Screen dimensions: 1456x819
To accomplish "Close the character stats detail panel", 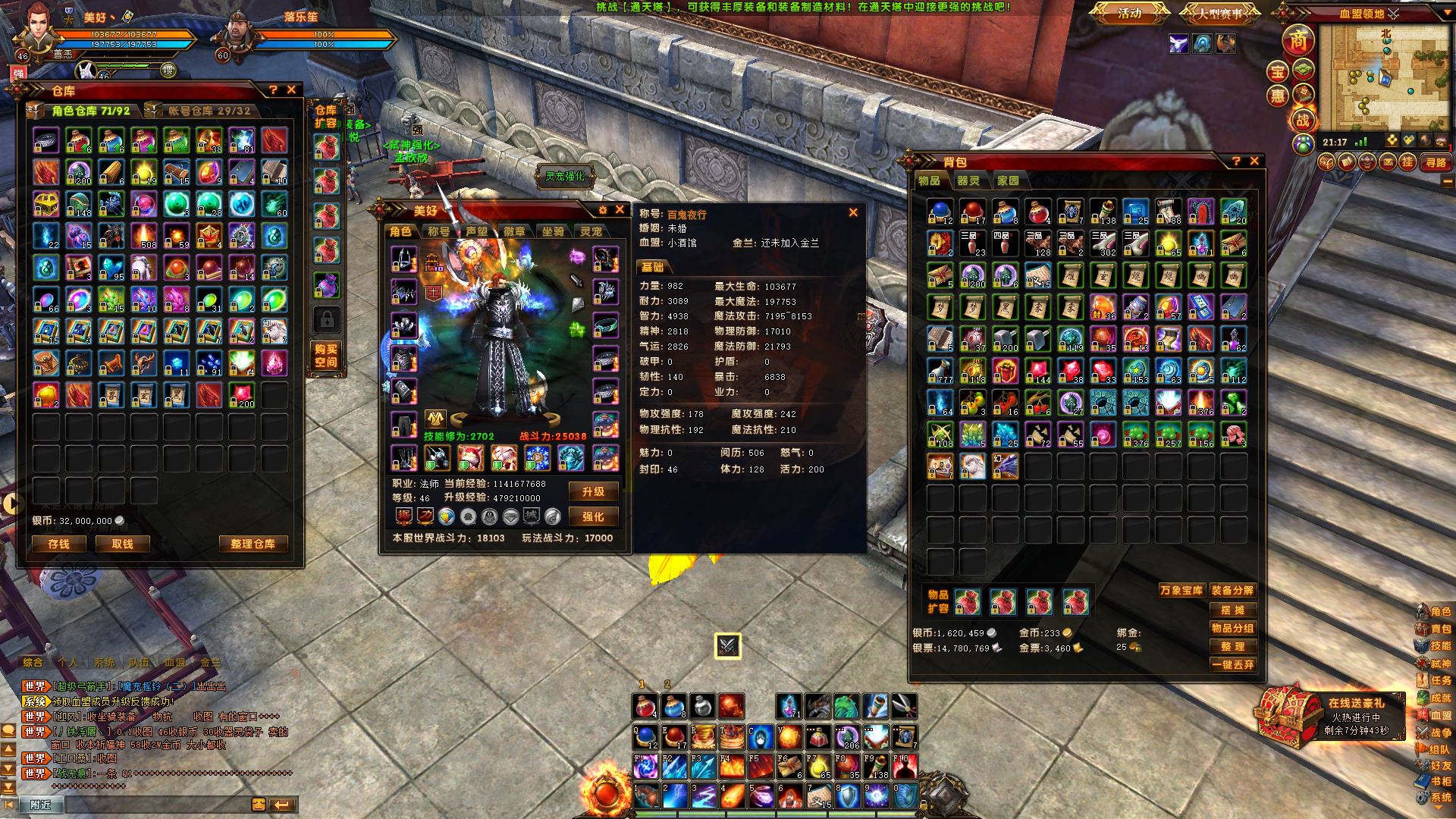I will coord(853,213).
